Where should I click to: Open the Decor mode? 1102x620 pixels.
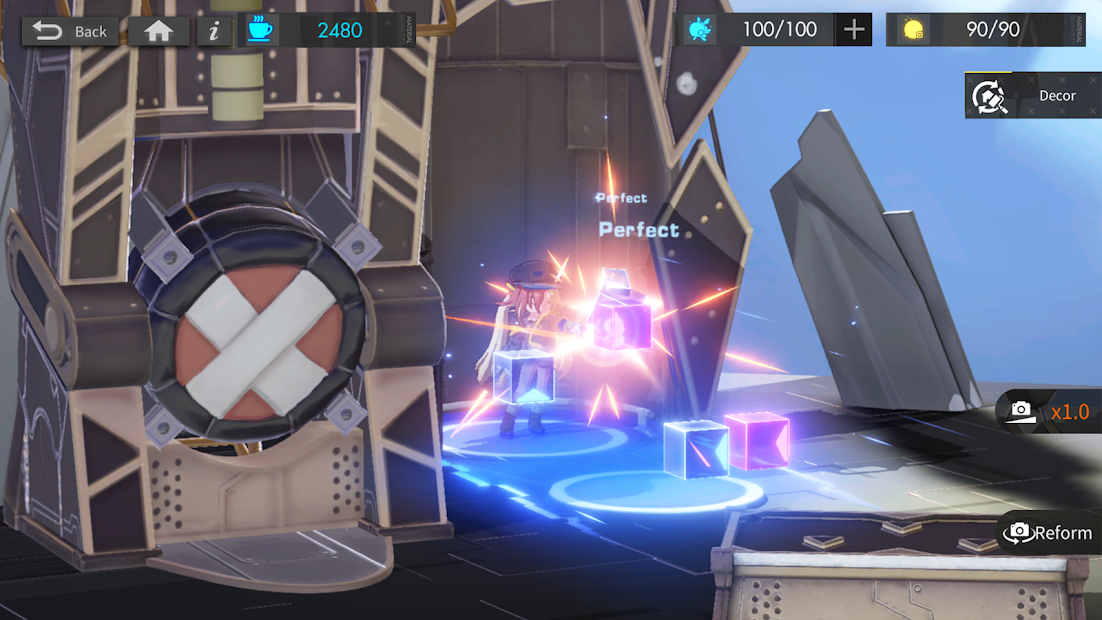tap(1032, 96)
